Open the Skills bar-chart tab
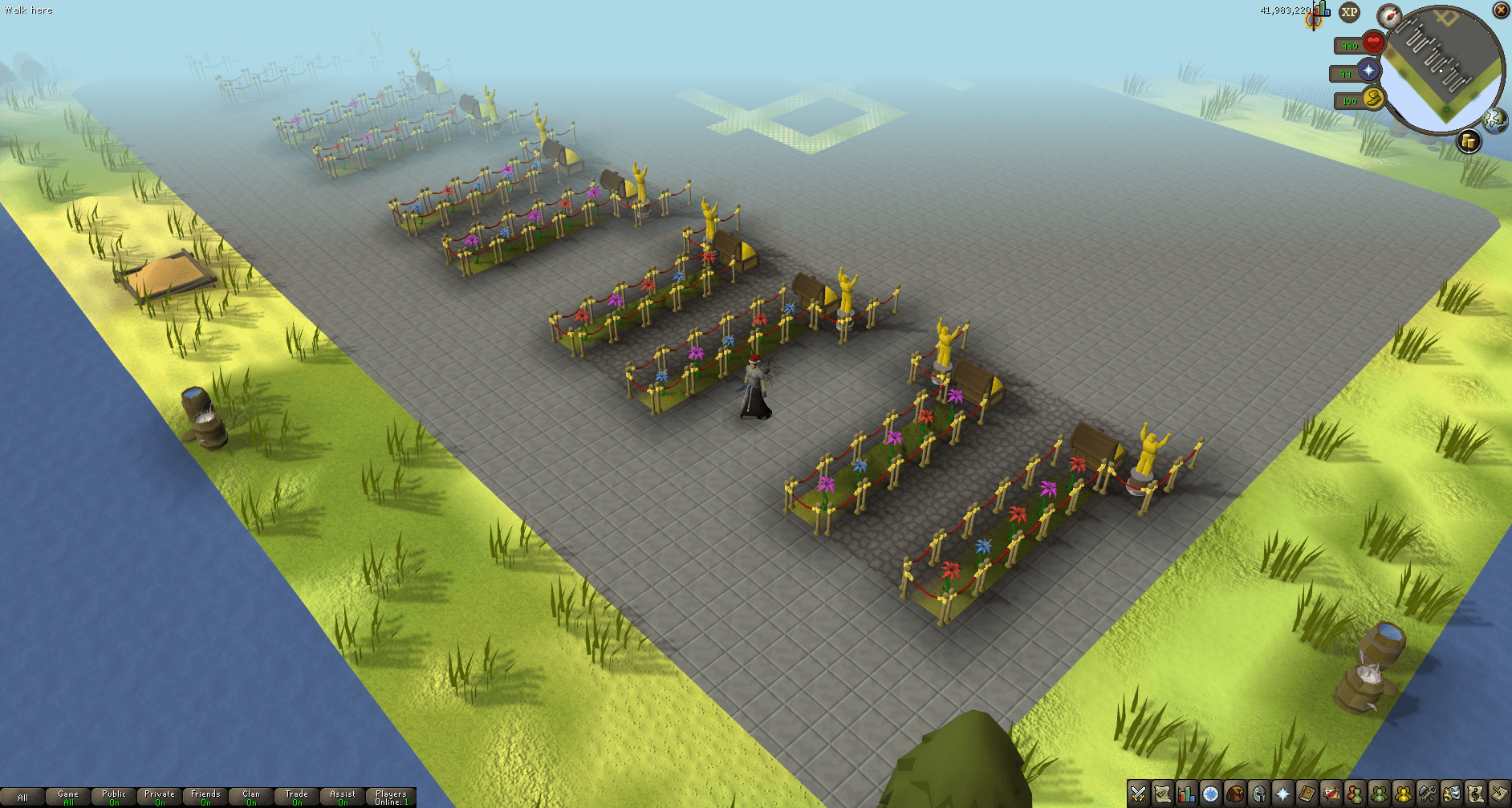The width and height of the screenshot is (1512, 808). coord(1186,794)
